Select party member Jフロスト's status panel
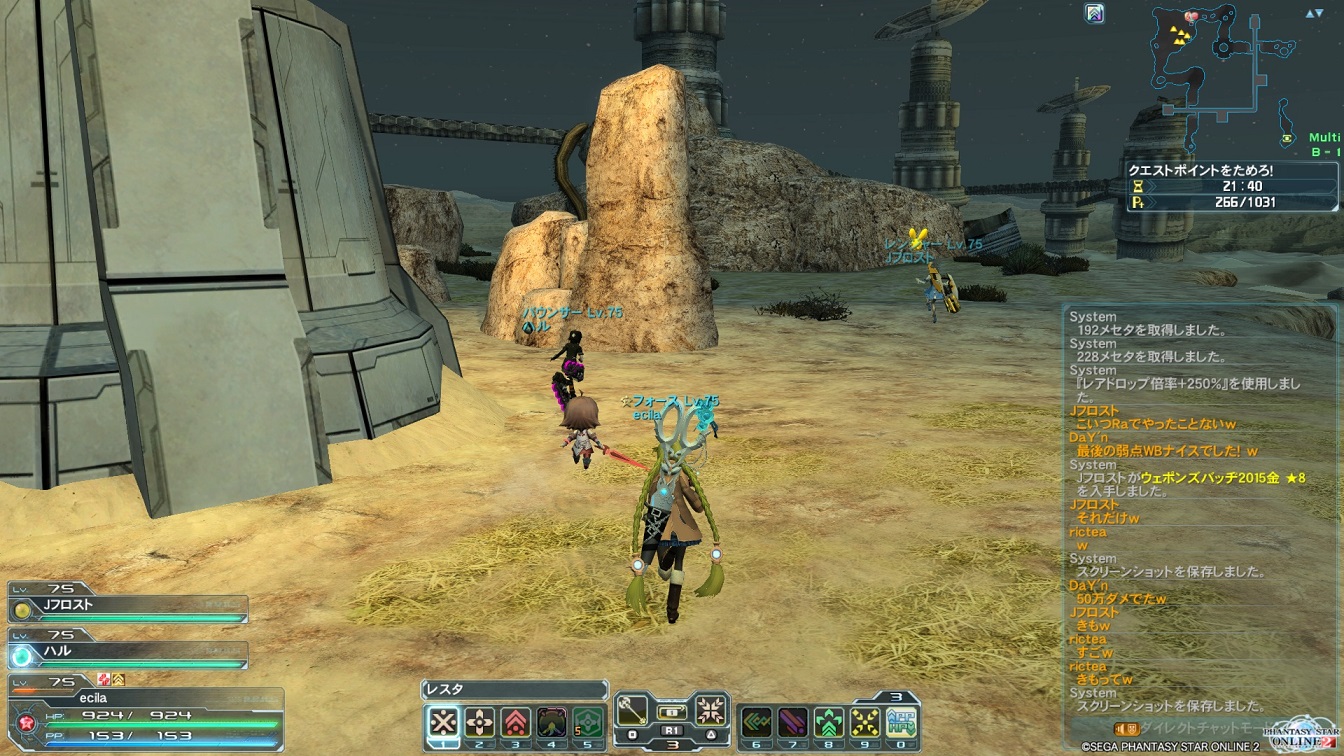Image resolution: width=1344 pixels, height=756 pixels. click(128, 607)
